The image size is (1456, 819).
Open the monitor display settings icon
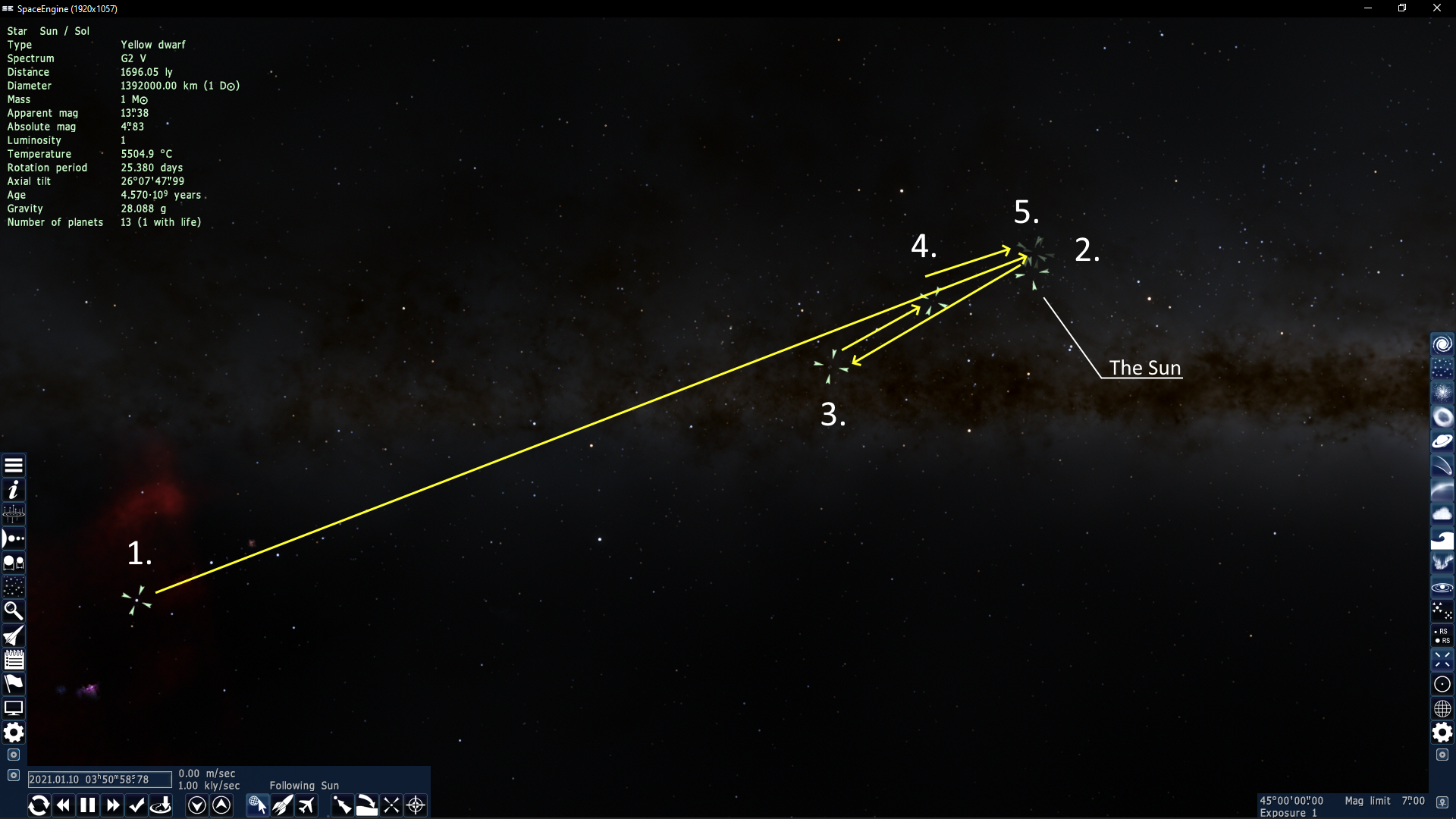point(14,708)
